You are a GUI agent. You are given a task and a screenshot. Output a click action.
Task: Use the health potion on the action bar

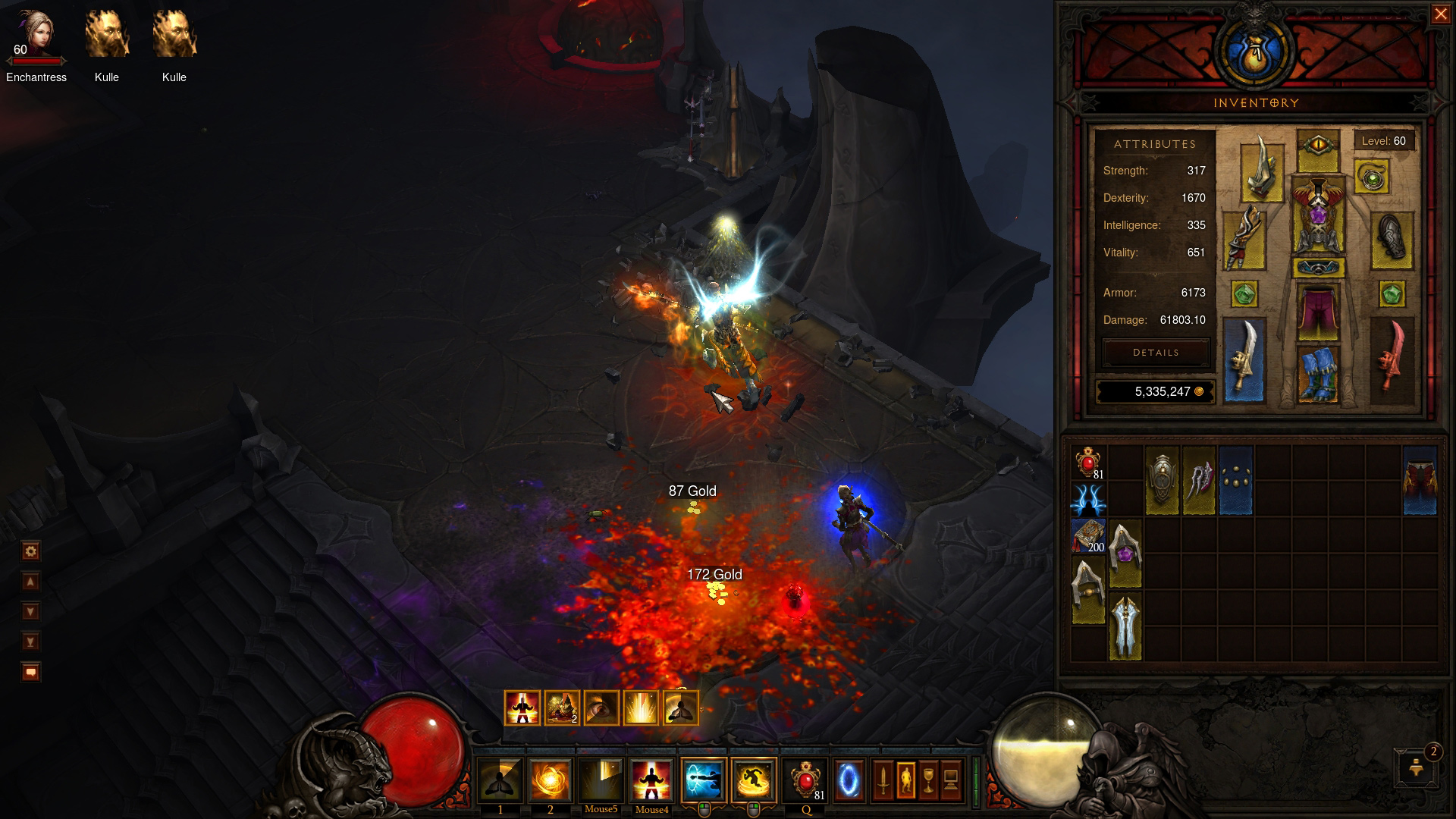pos(804,780)
